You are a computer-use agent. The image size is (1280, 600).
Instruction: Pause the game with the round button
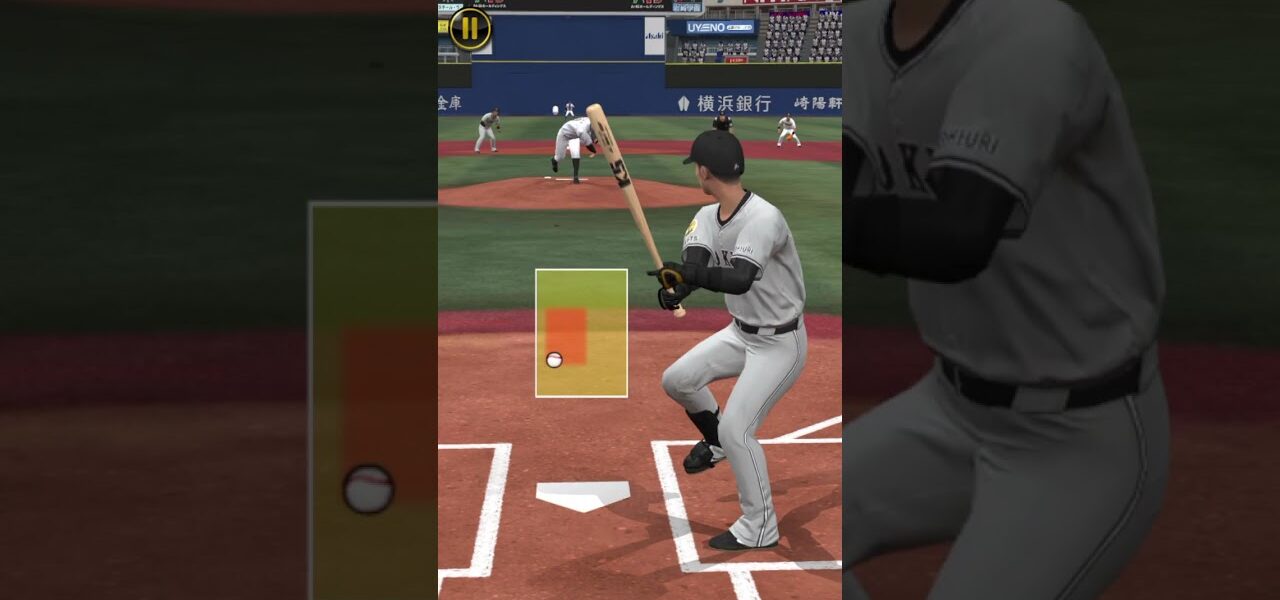pyautogui.click(x=469, y=29)
